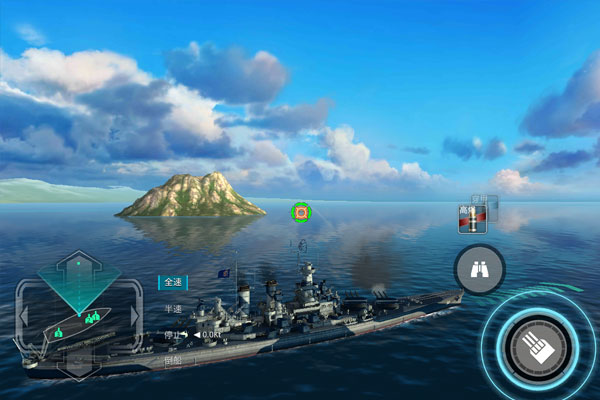
Task: Click the backward arrow on ship control
Action: tap(78, 366)
